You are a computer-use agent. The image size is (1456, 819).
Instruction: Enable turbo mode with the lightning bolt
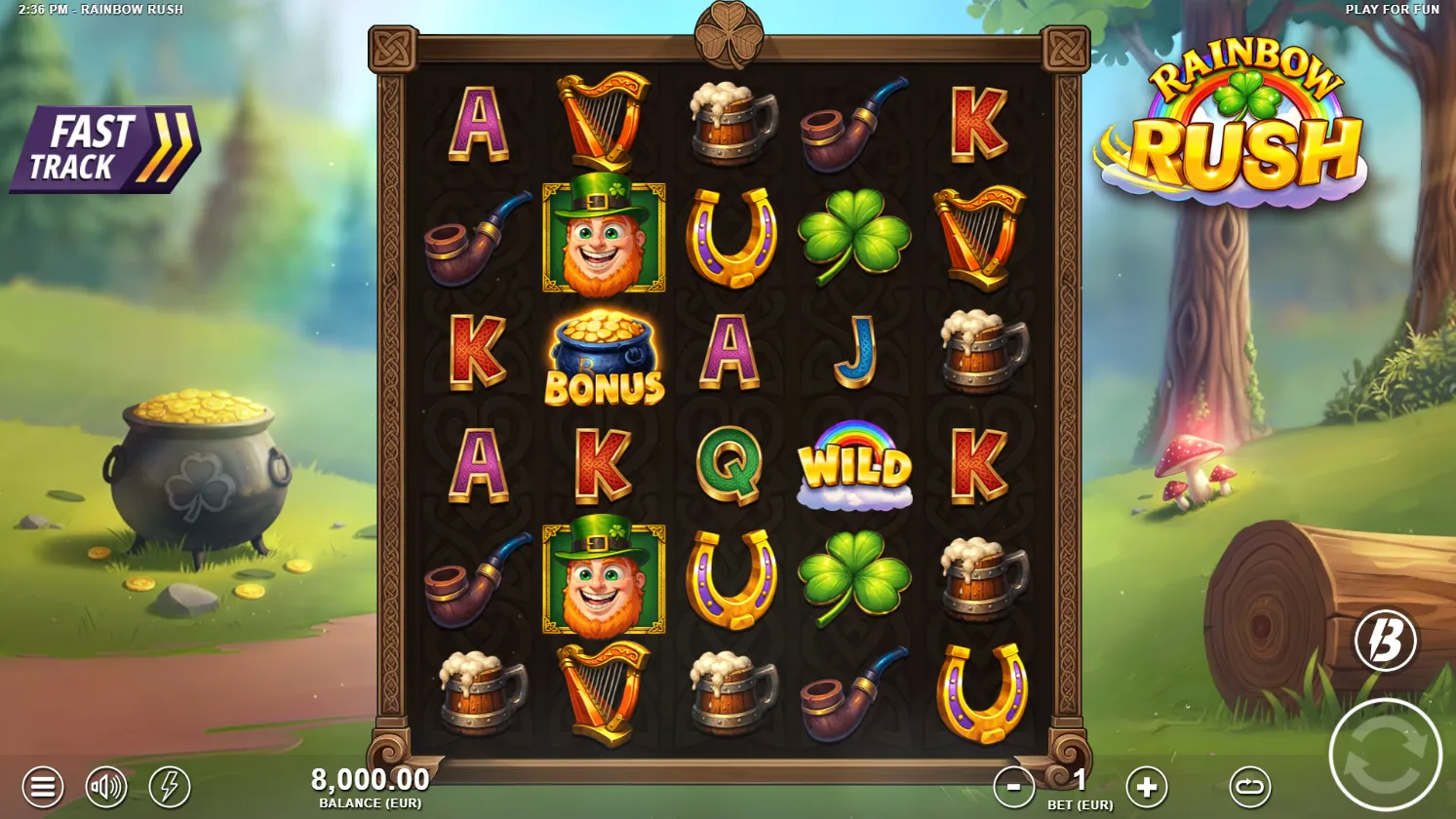170,786
